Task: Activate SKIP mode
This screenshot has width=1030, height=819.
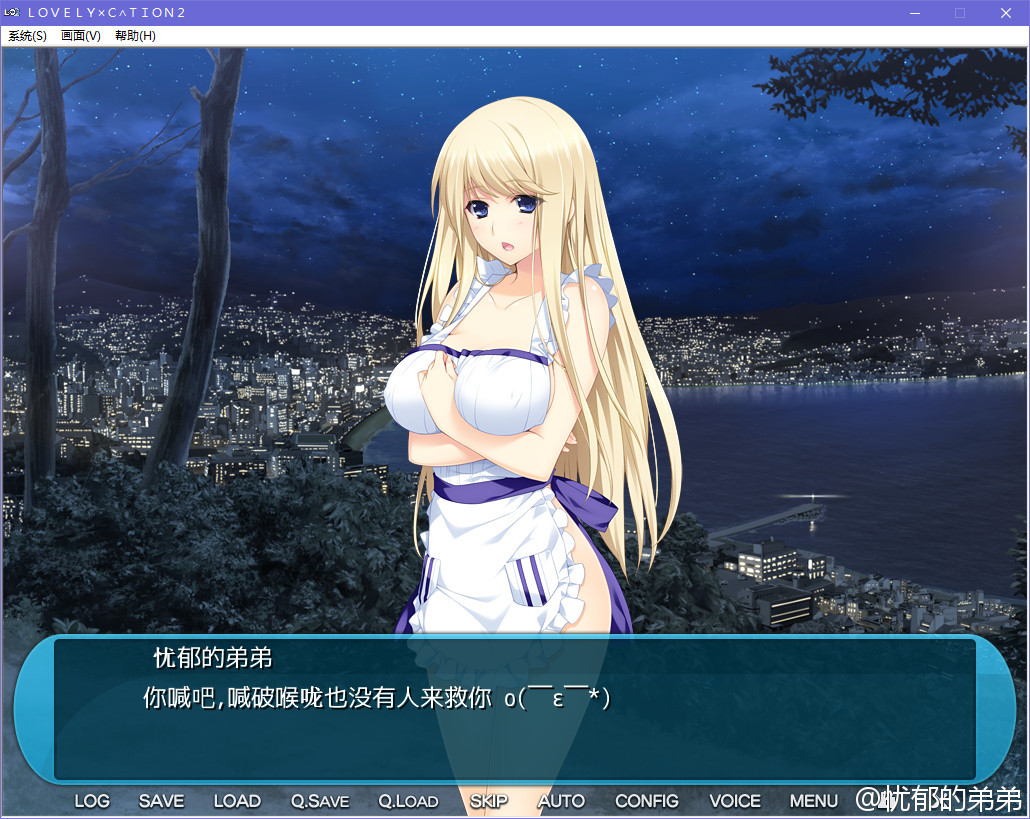Action: click(489, 801)
